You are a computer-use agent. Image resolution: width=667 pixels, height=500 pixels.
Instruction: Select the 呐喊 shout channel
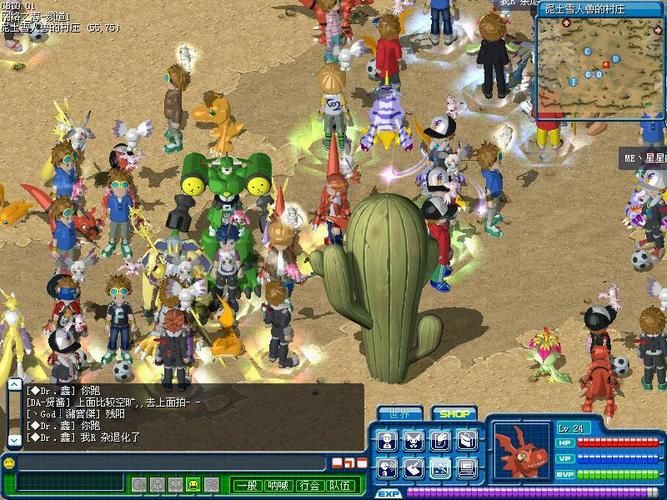pos(278,485)
